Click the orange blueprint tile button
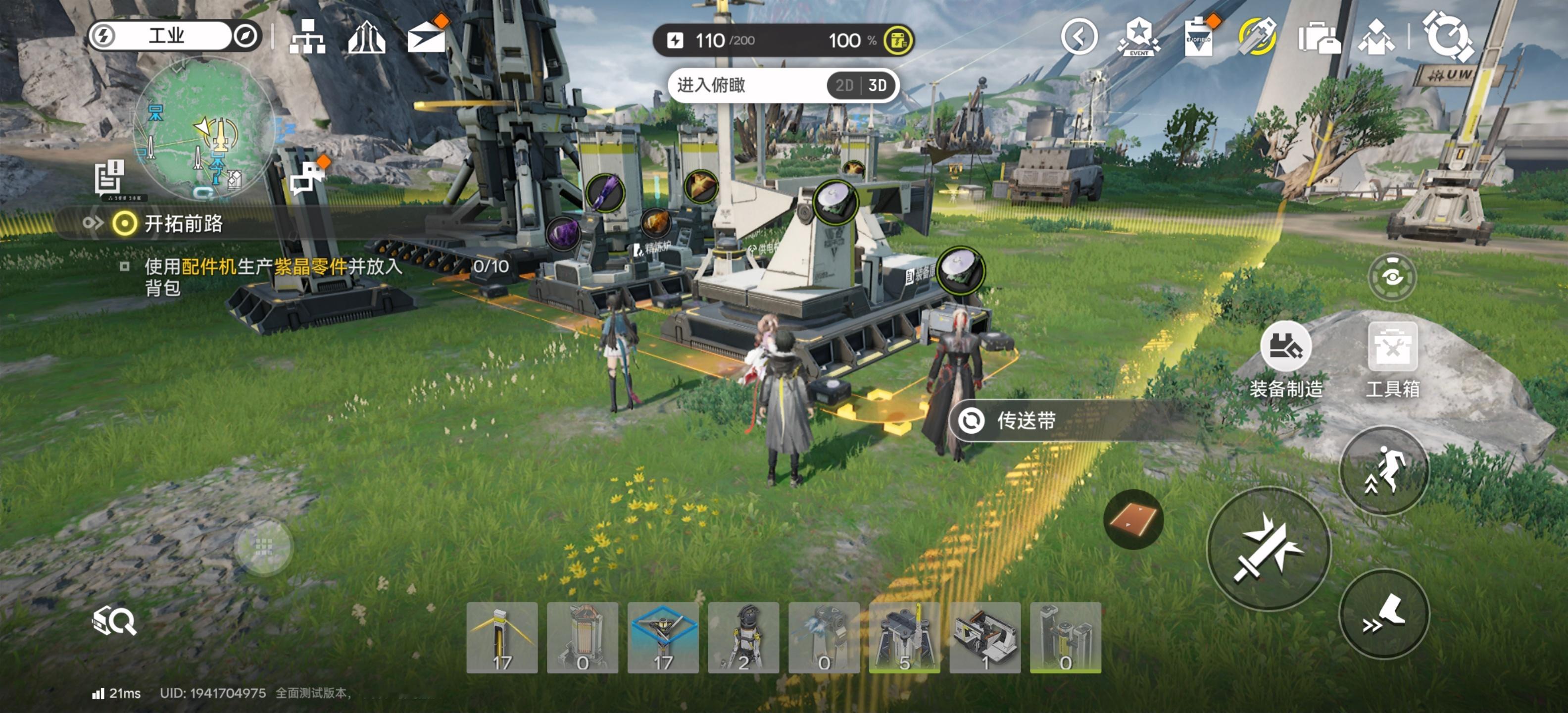This screenshot has width=1568, height=713. 1133,519
